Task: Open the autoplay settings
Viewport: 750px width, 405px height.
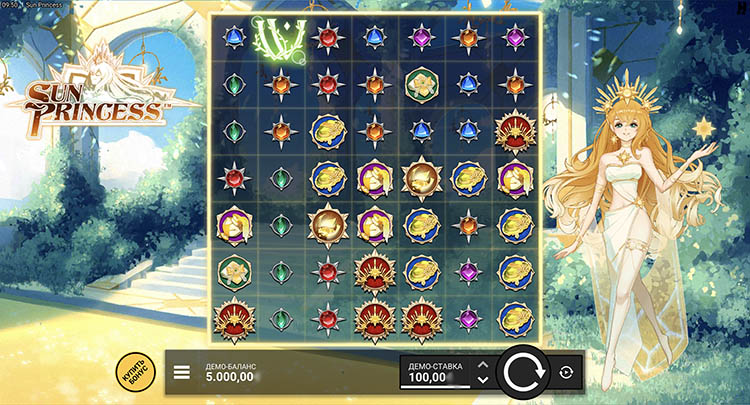Action: tap(567, 373)
